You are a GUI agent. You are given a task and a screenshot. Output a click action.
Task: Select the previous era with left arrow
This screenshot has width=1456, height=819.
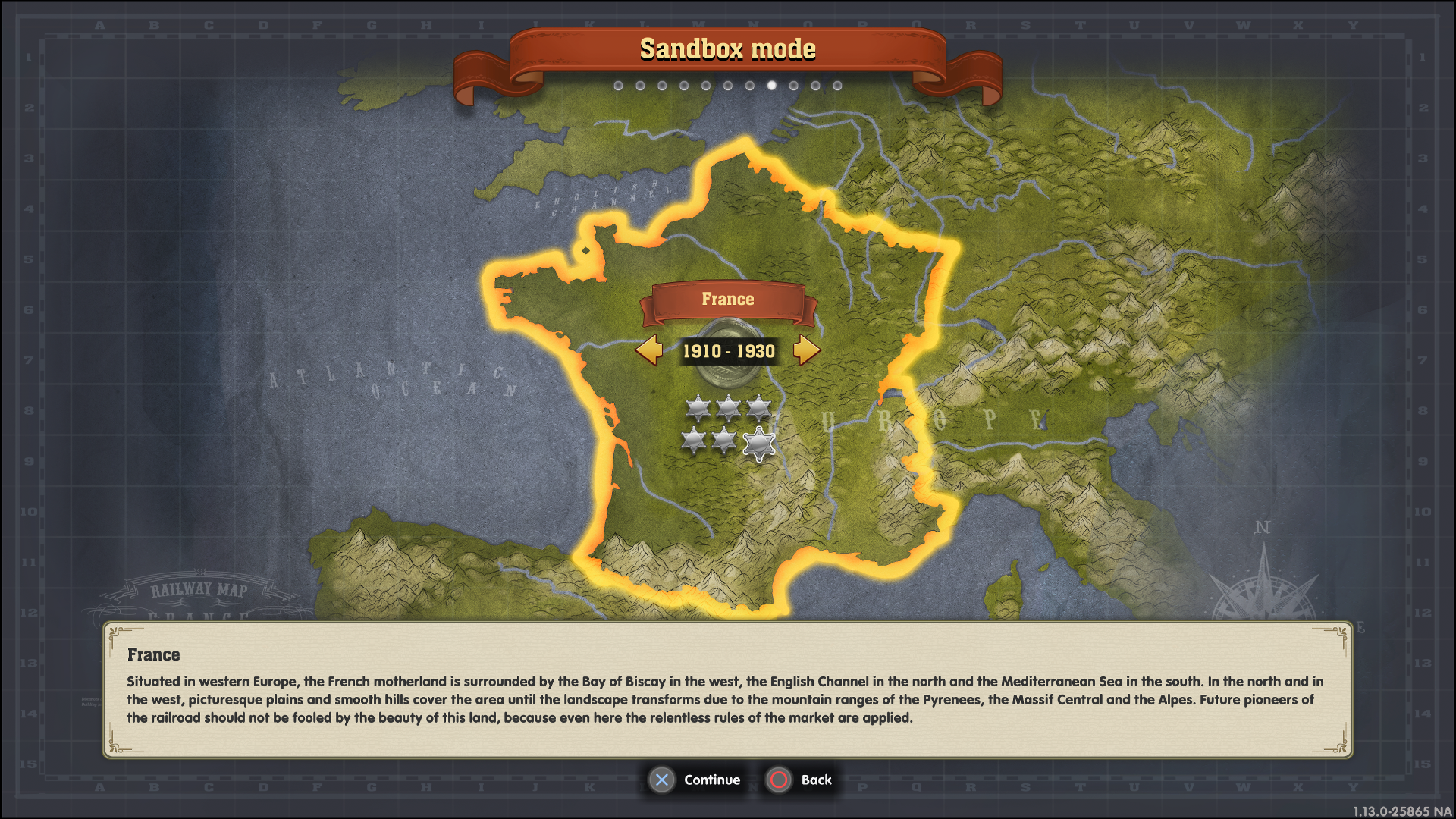(x=649, y=350)
